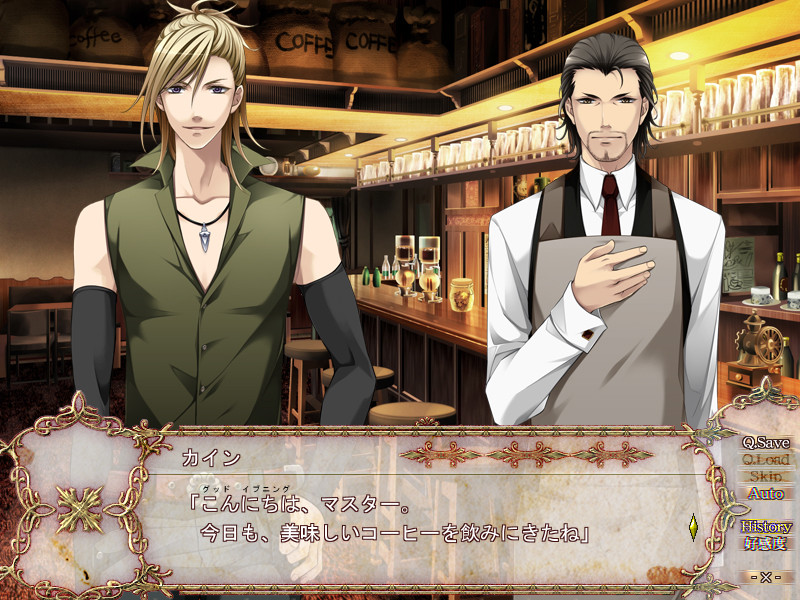Hide the dialogue window with the X button

766,578
